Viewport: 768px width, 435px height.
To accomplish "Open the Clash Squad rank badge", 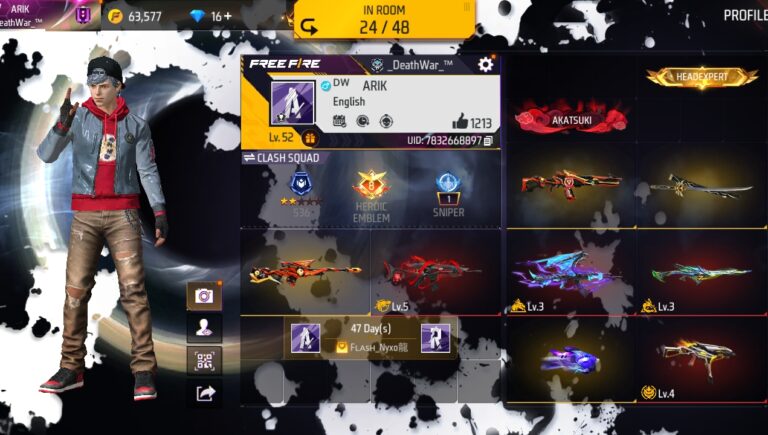I will coord(301,186).
